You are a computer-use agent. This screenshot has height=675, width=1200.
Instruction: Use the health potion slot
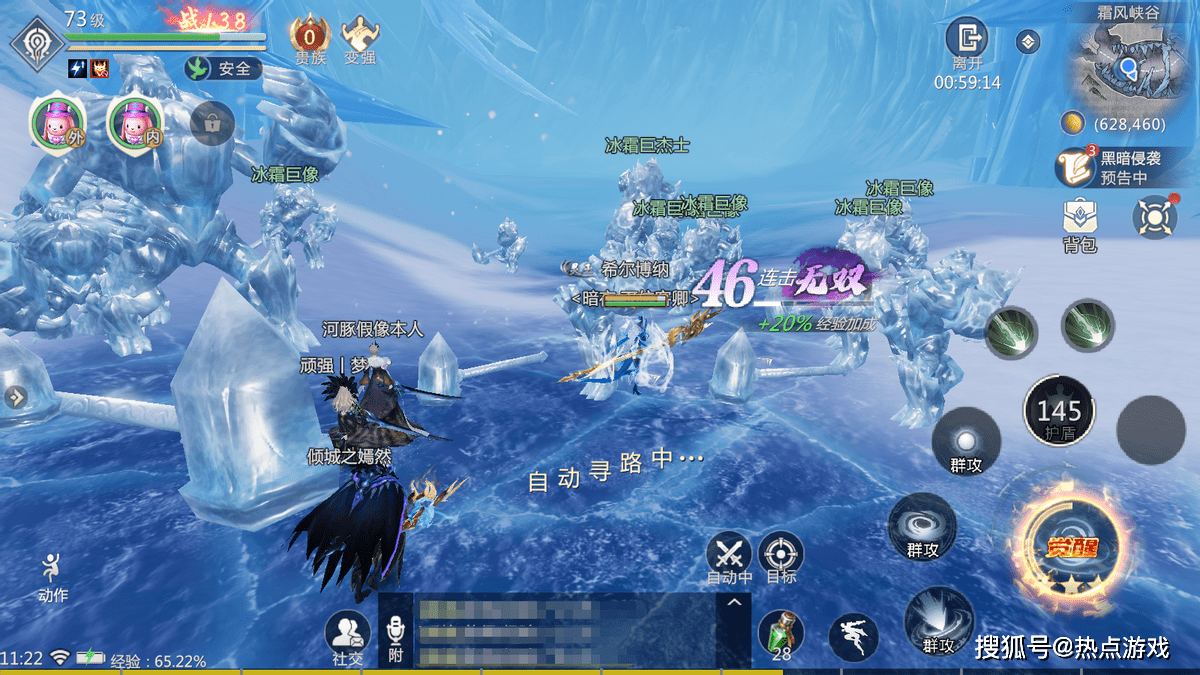tap(781, 634)
